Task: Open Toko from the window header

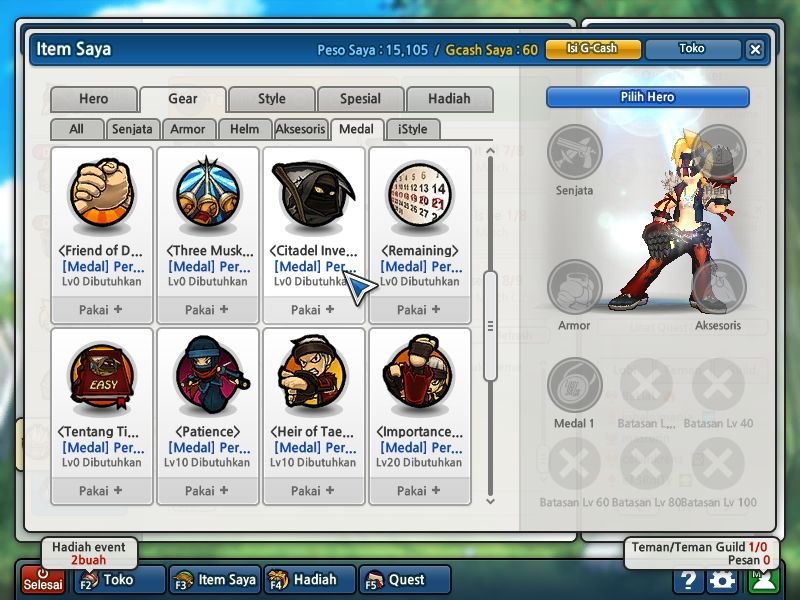Action: (x=691, y=49)
